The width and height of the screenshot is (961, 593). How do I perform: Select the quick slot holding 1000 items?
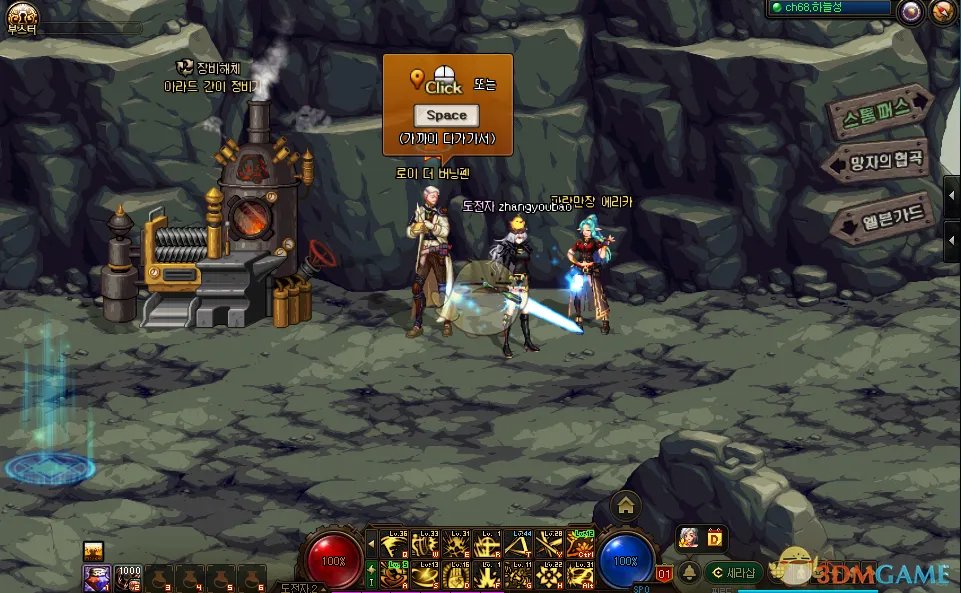[x=128, y=577]
